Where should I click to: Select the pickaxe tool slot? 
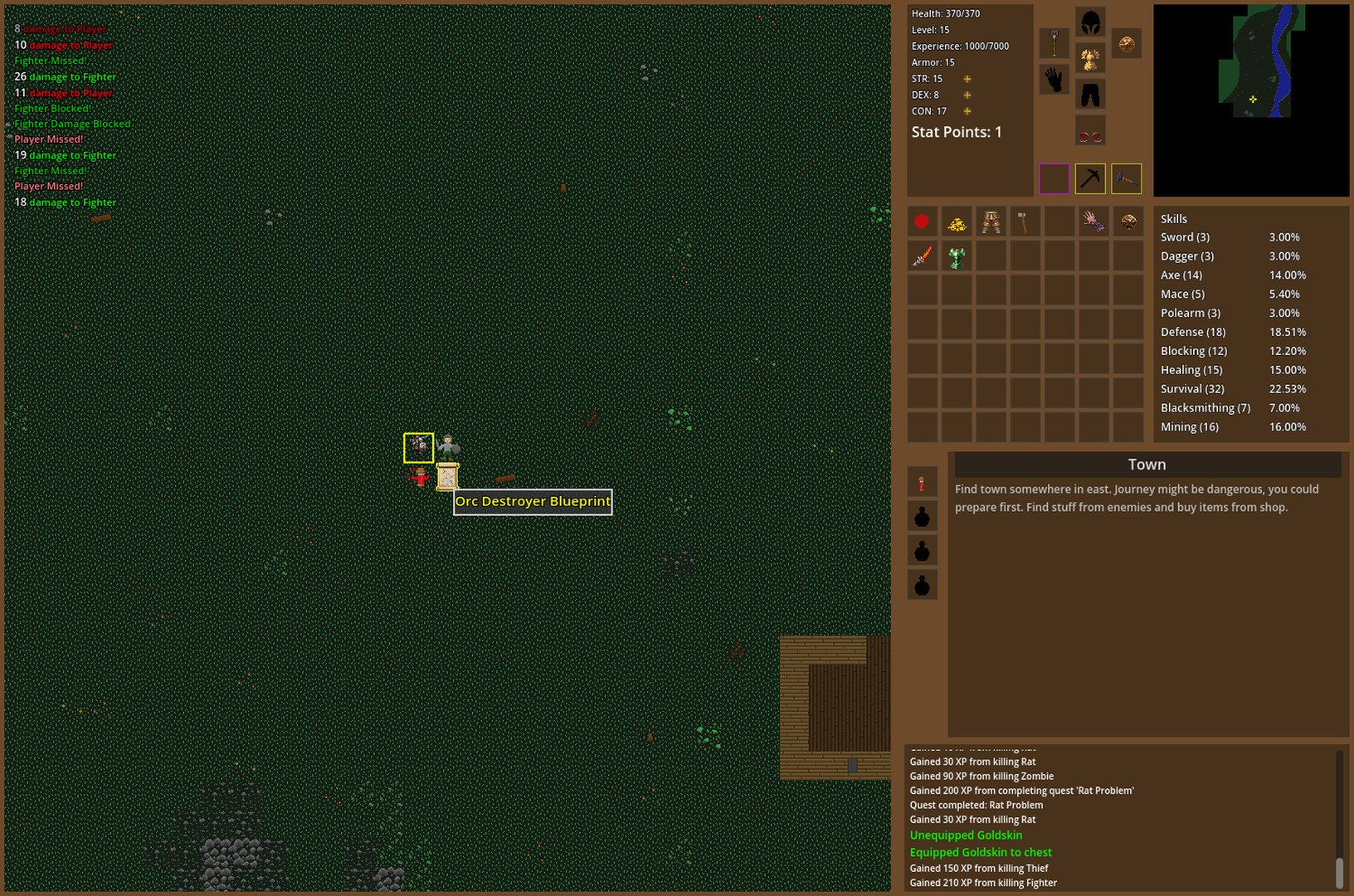[x=1090, y=178]
